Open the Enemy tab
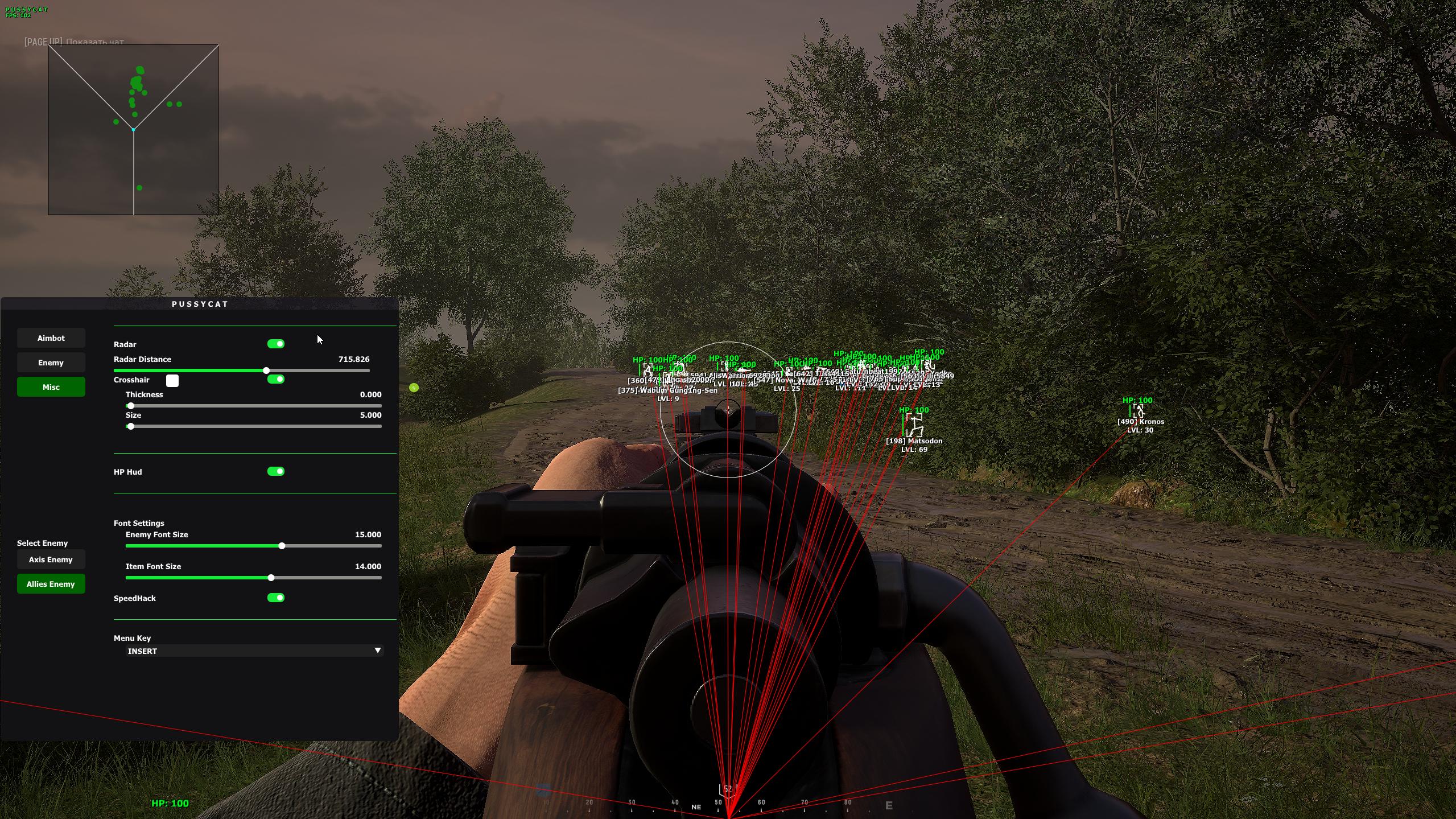The height and width of the screenshot is (819, 1456). (x=51, y=363)
